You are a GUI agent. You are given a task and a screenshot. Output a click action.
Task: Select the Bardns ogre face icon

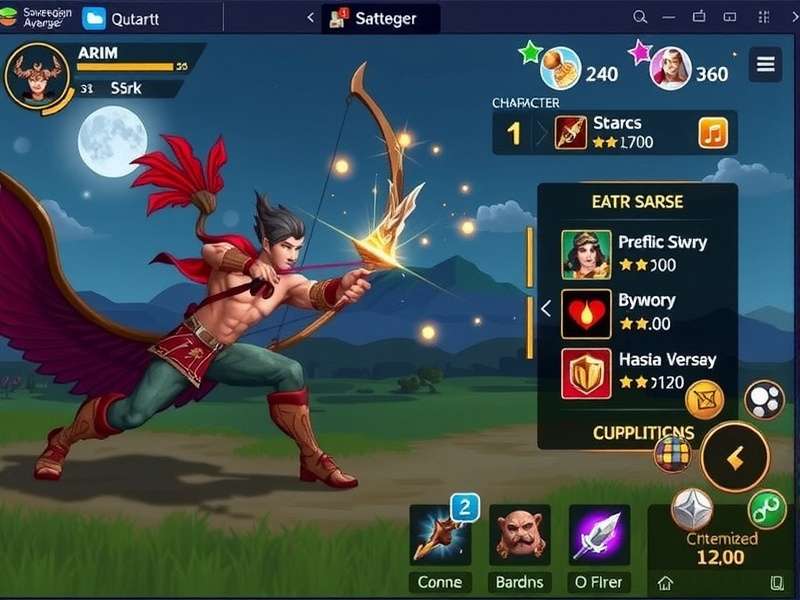519,535
